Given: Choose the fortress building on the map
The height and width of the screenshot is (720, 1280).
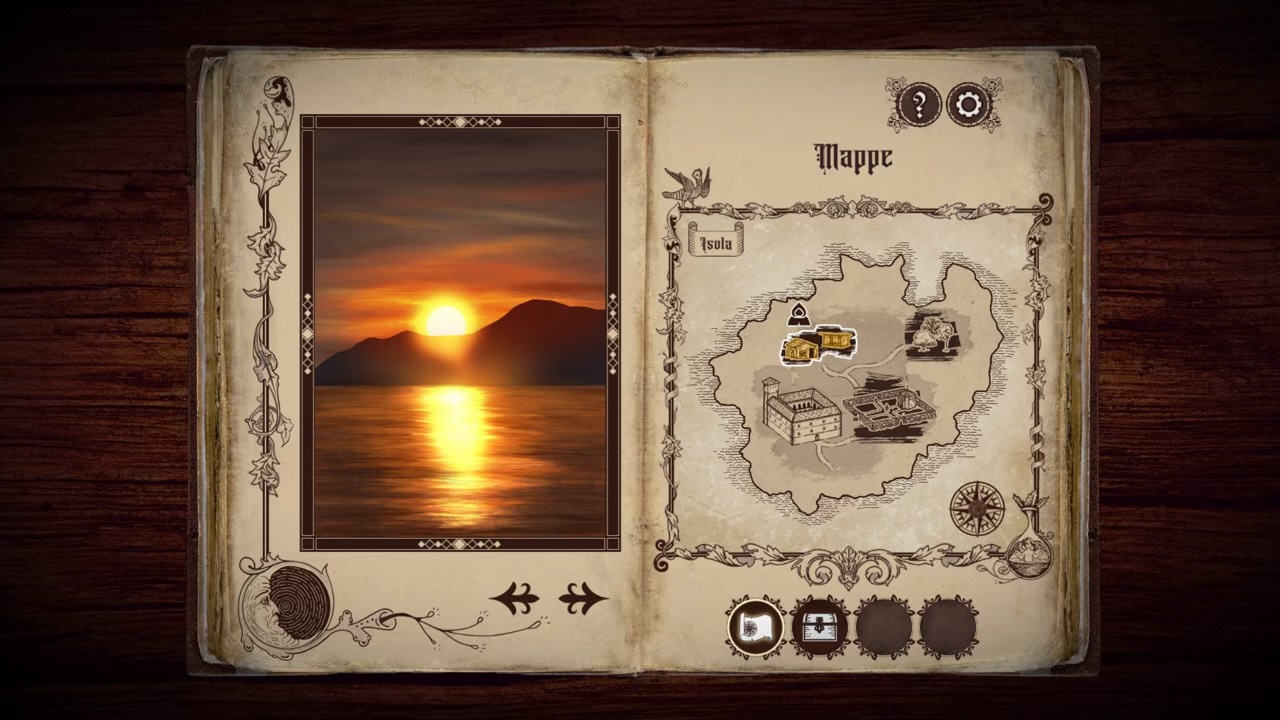Looking at the screenshot, I should tap(800, 410).
